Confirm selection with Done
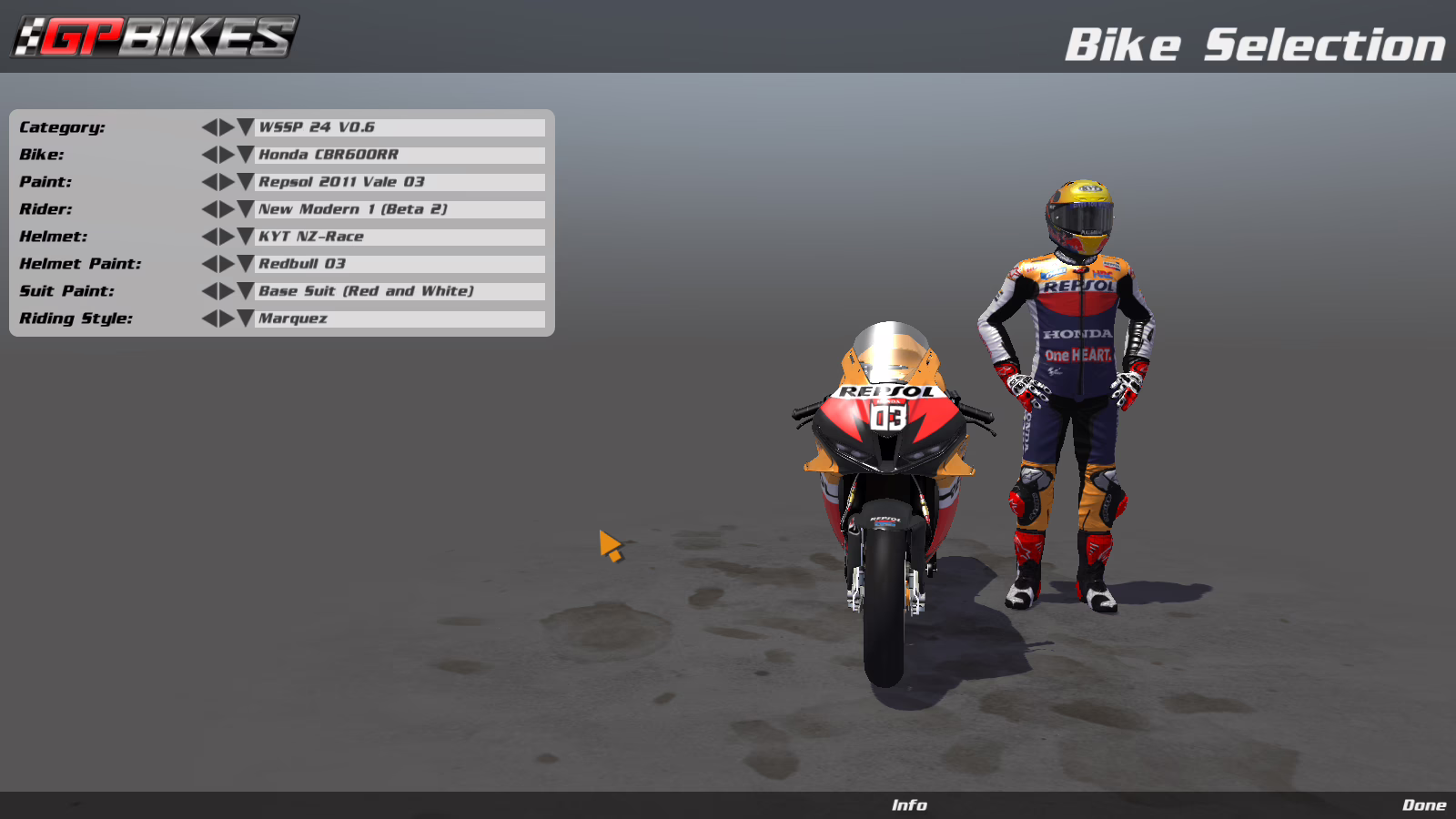The height and width of the screenshot is (819, 1456). click(x=1423, y=805)
